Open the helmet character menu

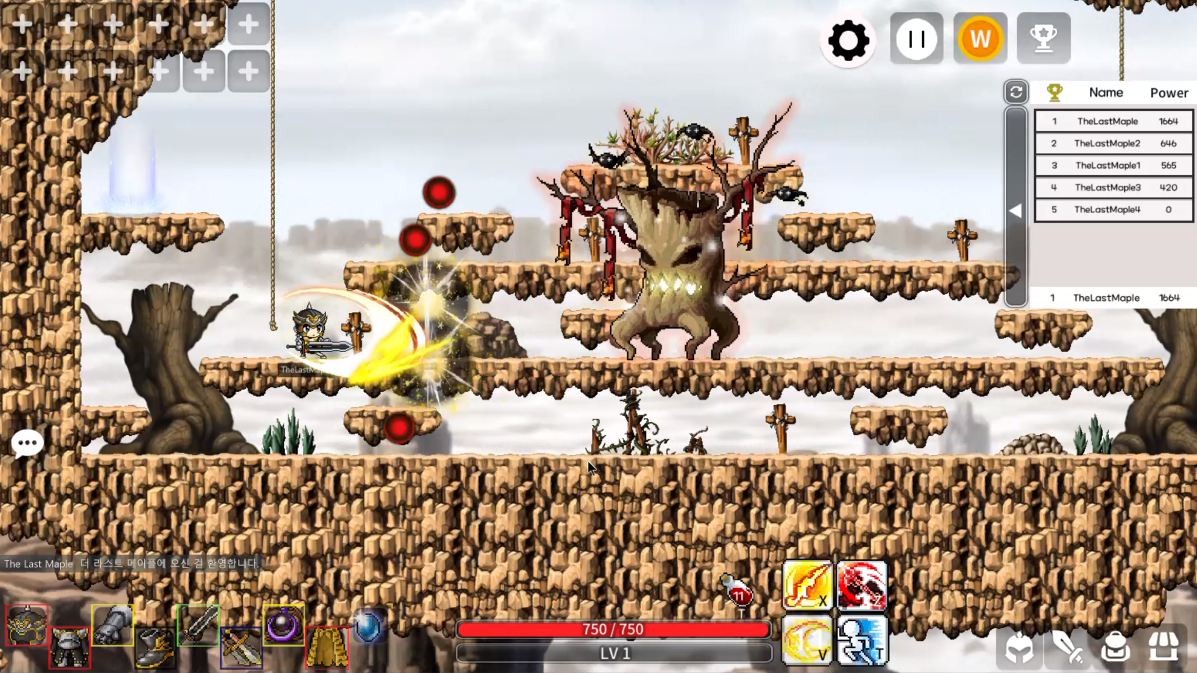coord(1019,649)
